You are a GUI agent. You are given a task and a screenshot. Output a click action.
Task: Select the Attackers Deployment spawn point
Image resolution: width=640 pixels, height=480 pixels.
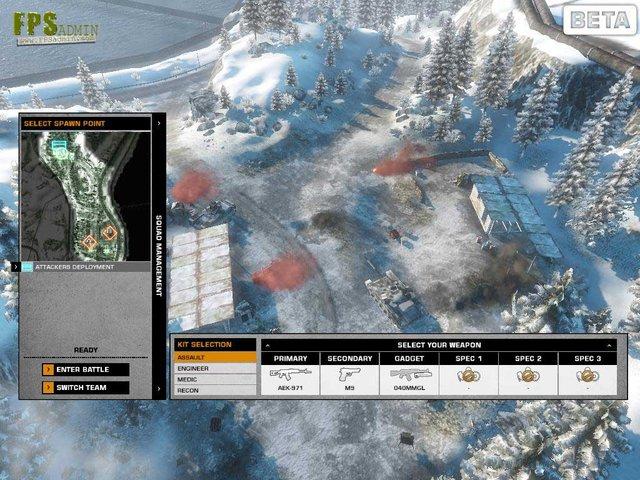[x=85, y=267]
